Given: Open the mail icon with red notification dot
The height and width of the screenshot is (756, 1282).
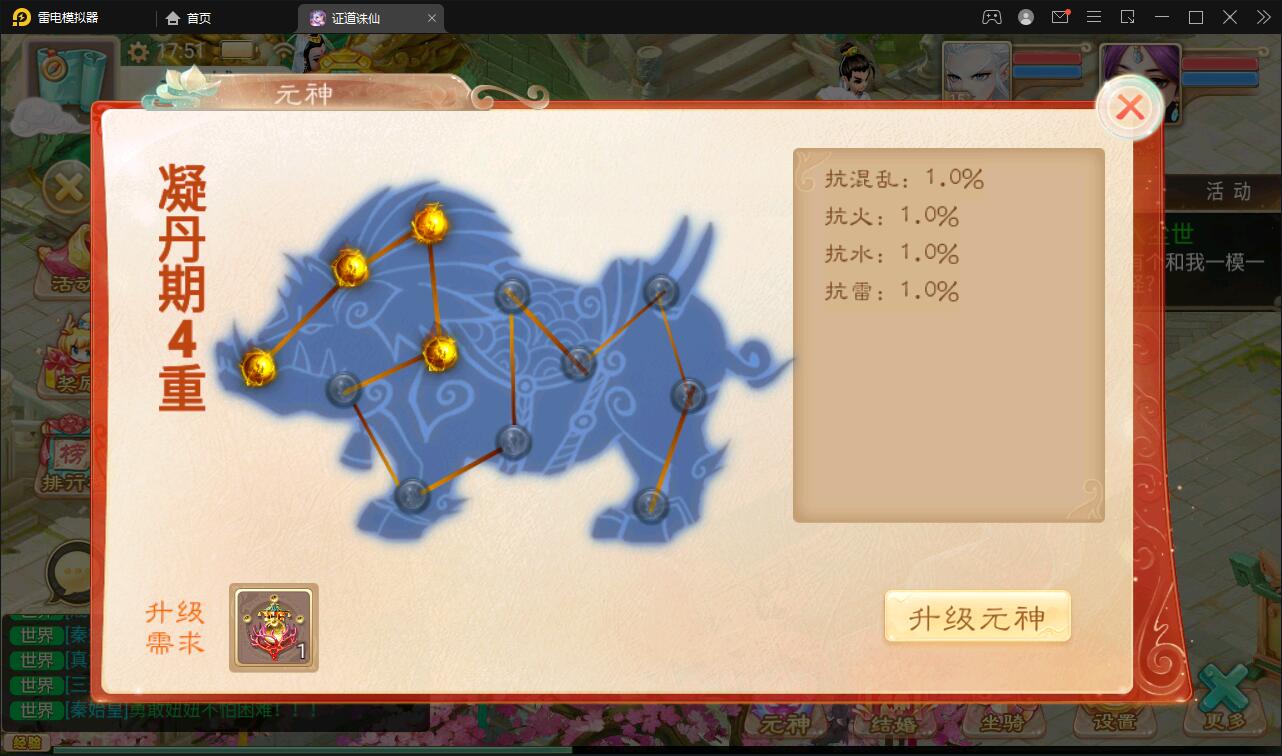Looking at the screenshot, I should pos(1060,17).
